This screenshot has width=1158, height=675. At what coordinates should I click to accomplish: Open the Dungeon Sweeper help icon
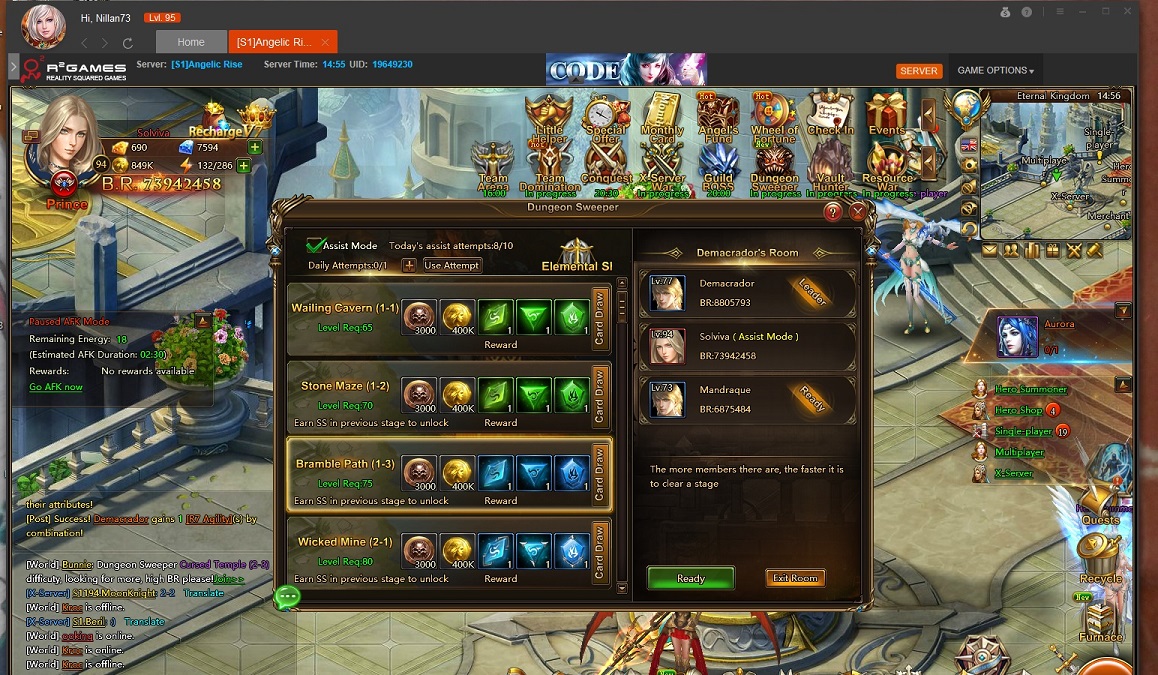(x=832, y=212)
